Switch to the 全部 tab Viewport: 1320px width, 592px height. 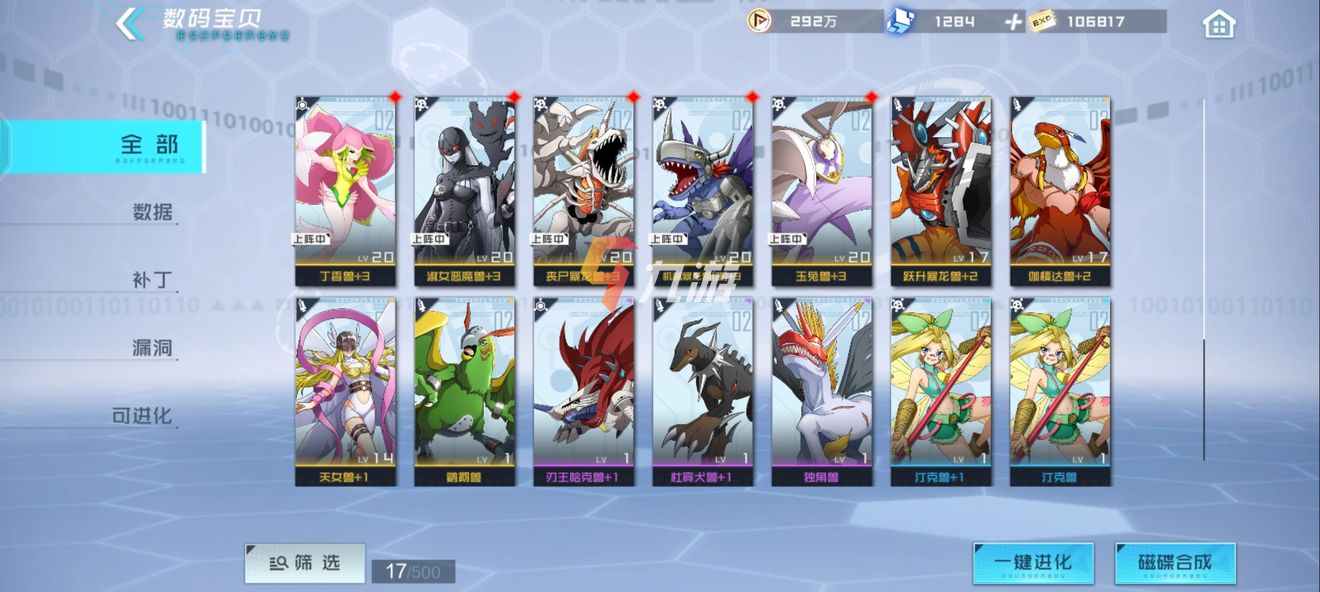point(152,146)
